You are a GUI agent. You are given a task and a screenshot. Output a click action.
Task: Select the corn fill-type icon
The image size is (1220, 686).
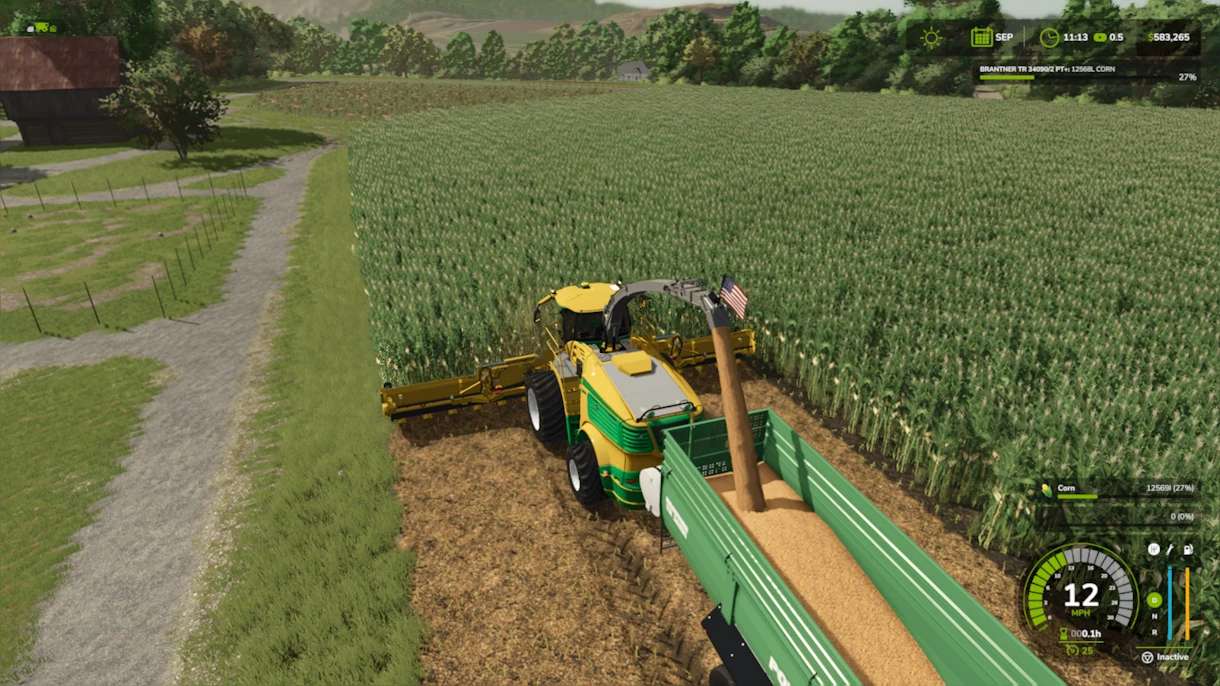click(1046, 489)
